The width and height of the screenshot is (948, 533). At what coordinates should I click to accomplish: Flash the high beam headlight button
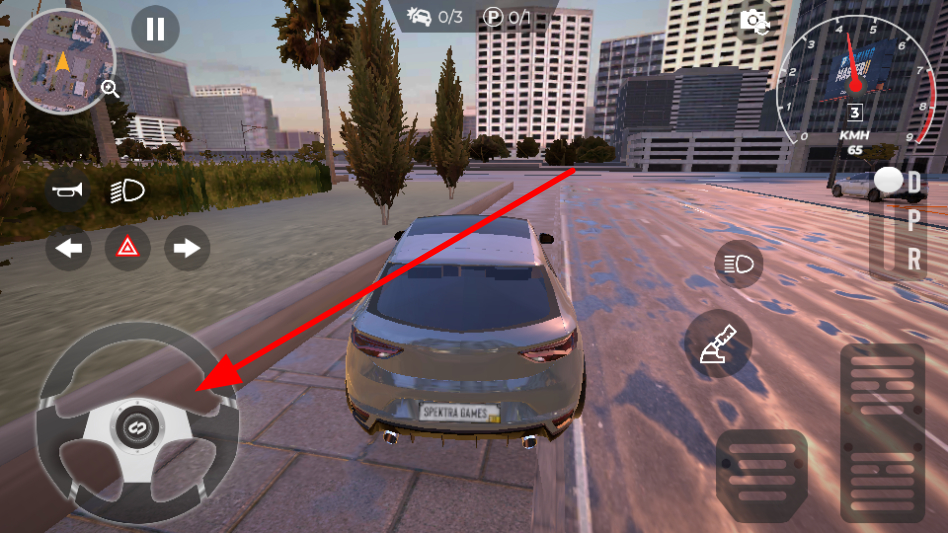pos(739,264)
